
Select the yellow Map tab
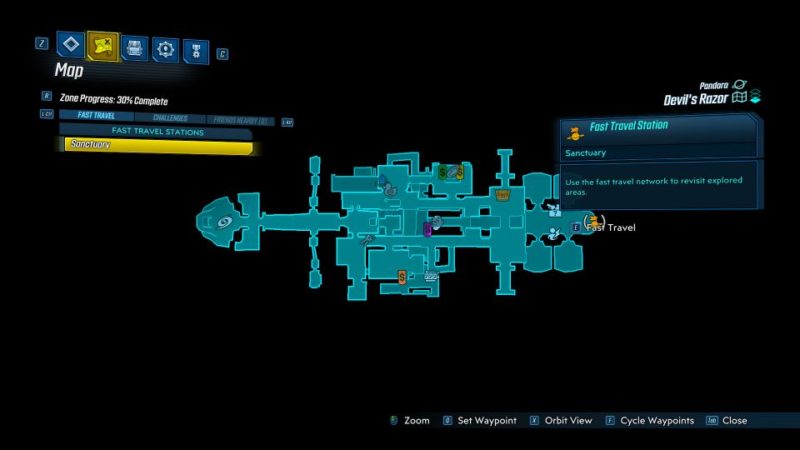pos(103,45)
